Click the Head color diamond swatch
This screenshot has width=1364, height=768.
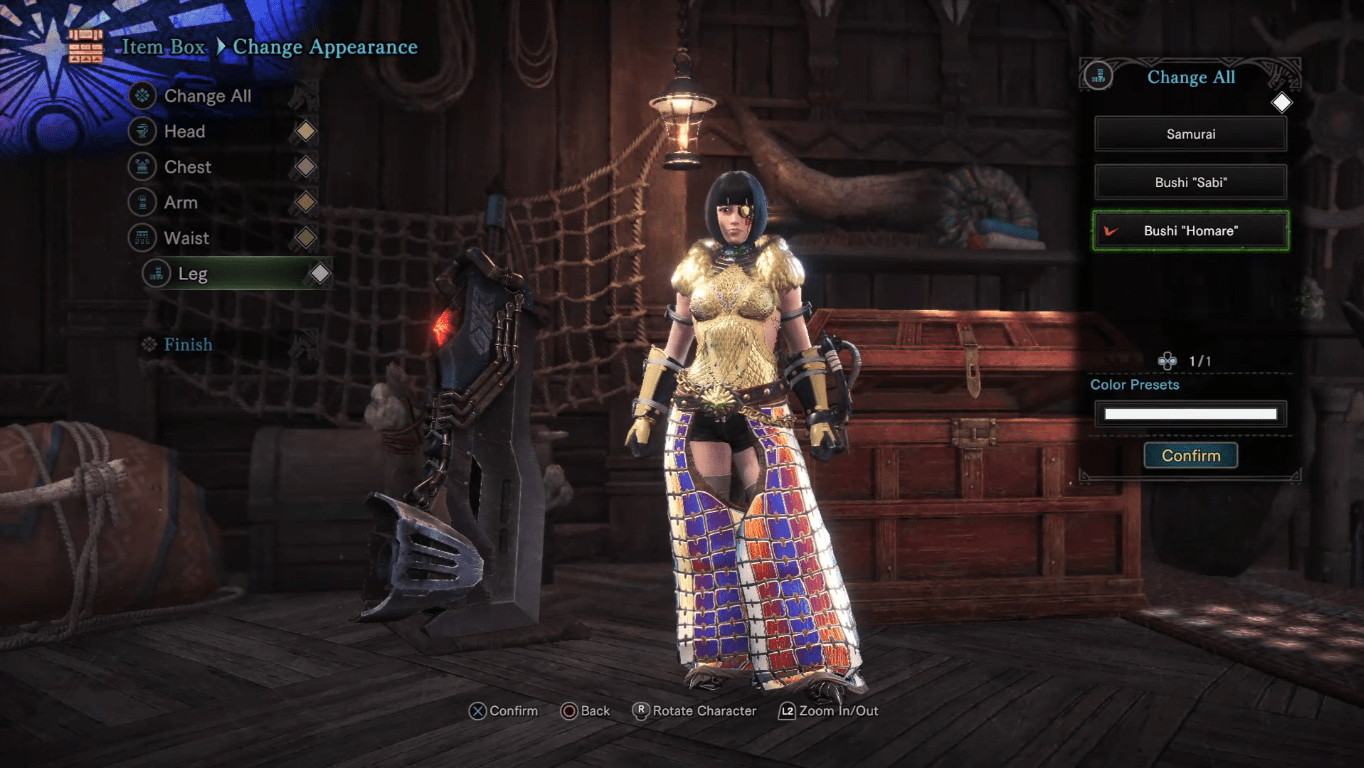point(304,131)
